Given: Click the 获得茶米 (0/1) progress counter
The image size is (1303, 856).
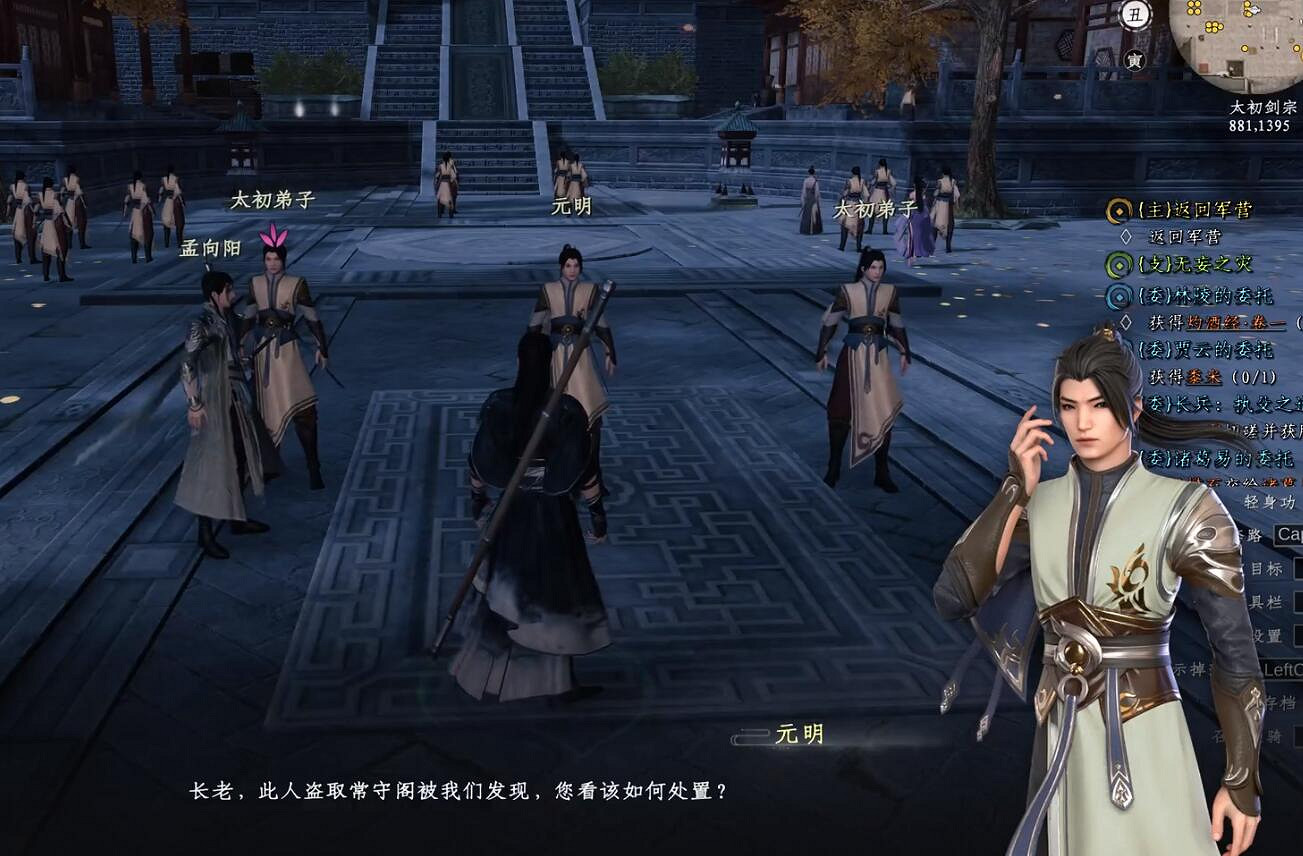Looking at the screenshot, I should coord(1254,376).
